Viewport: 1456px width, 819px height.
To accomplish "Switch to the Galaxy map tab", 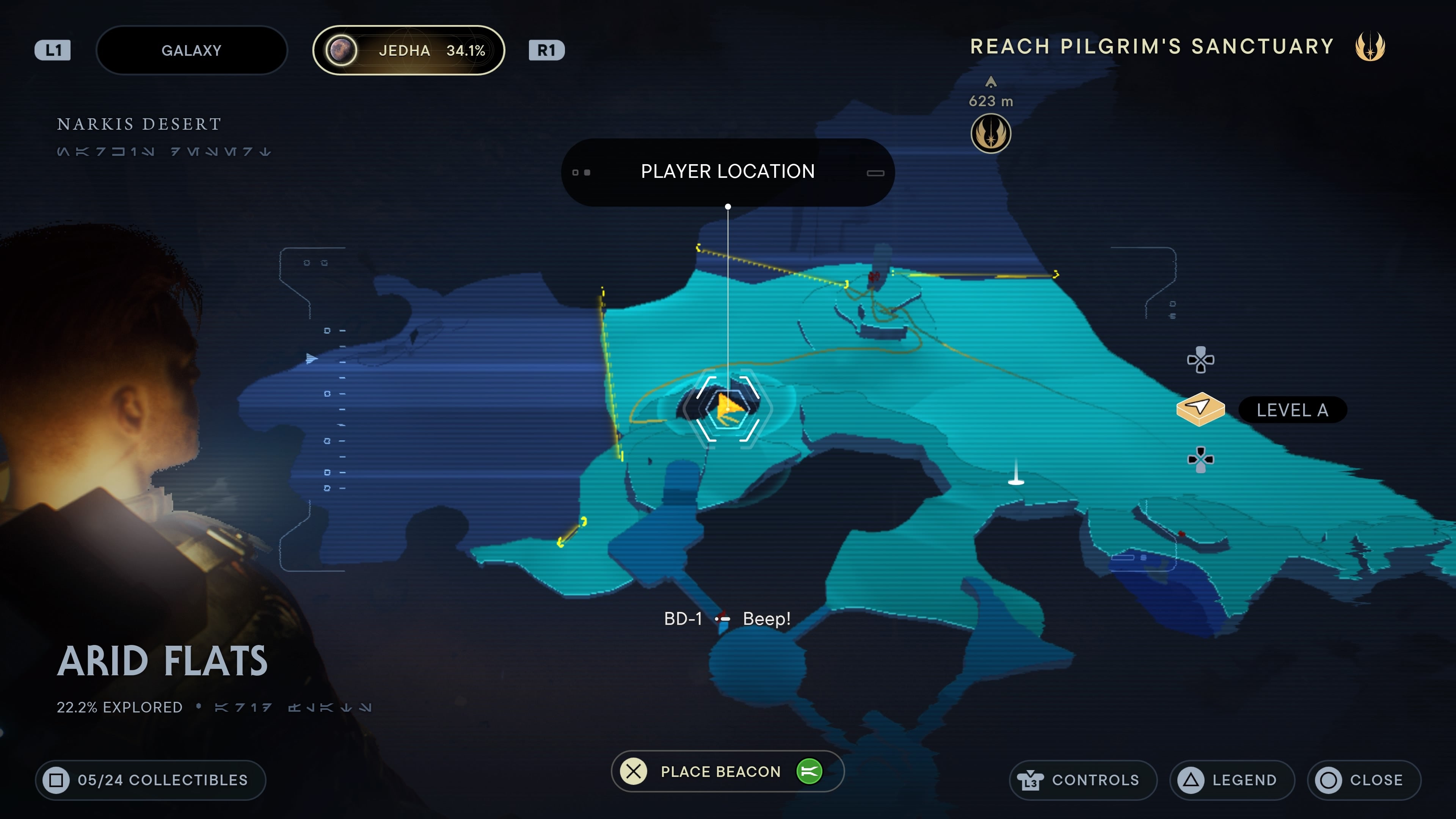I will click(191, 50).
